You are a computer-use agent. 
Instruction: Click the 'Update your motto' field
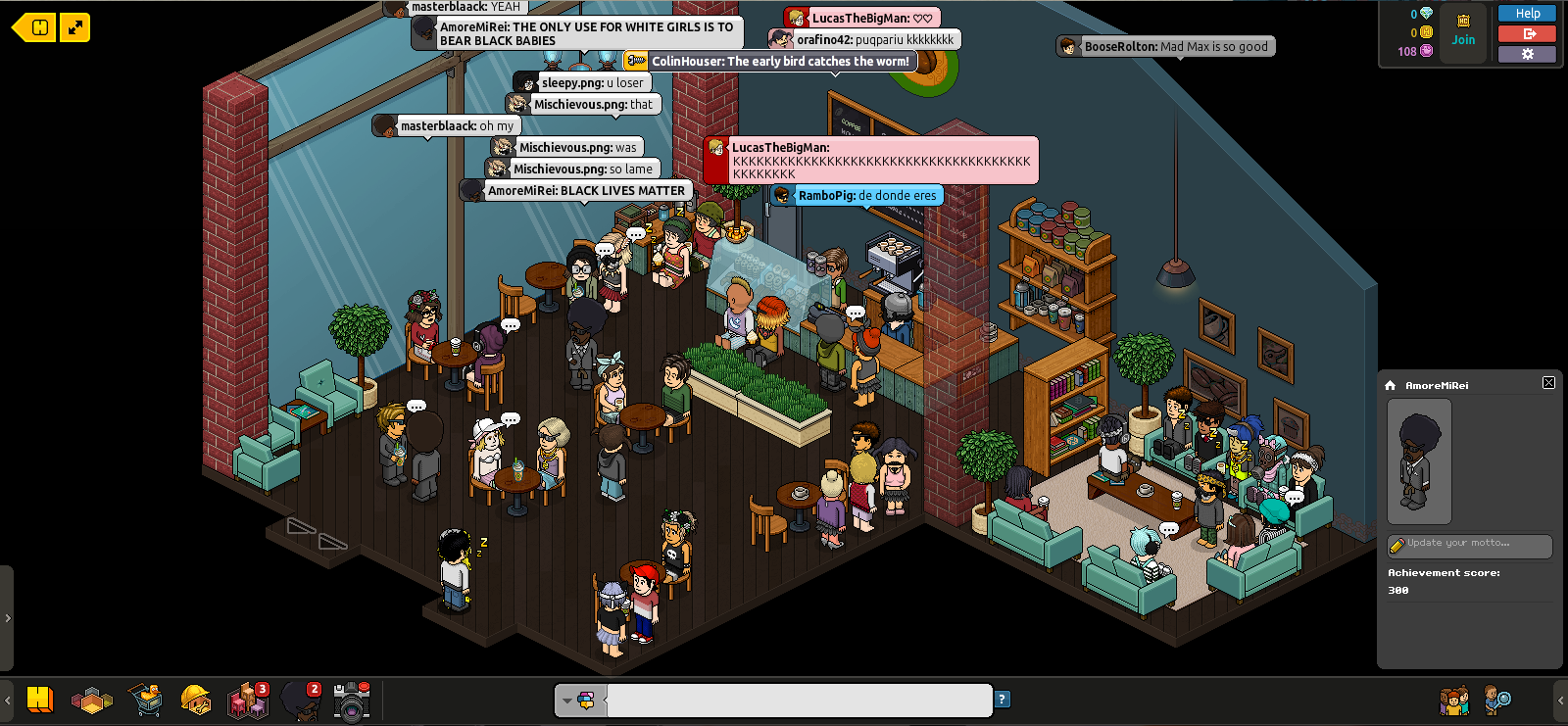click(1470, 544)
